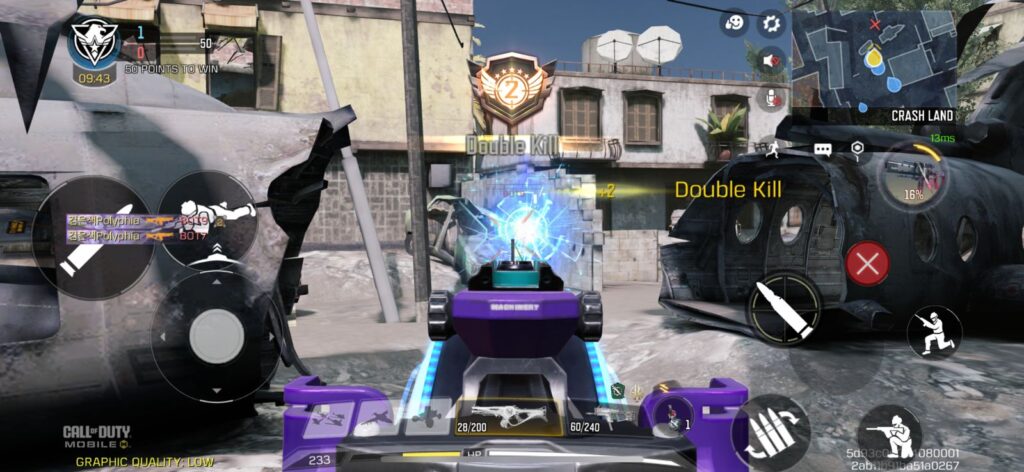Image resolution: width=1024 pixels, height=472 pixels.
Task: Toggle the speaker audio icon
Action: 771,61
